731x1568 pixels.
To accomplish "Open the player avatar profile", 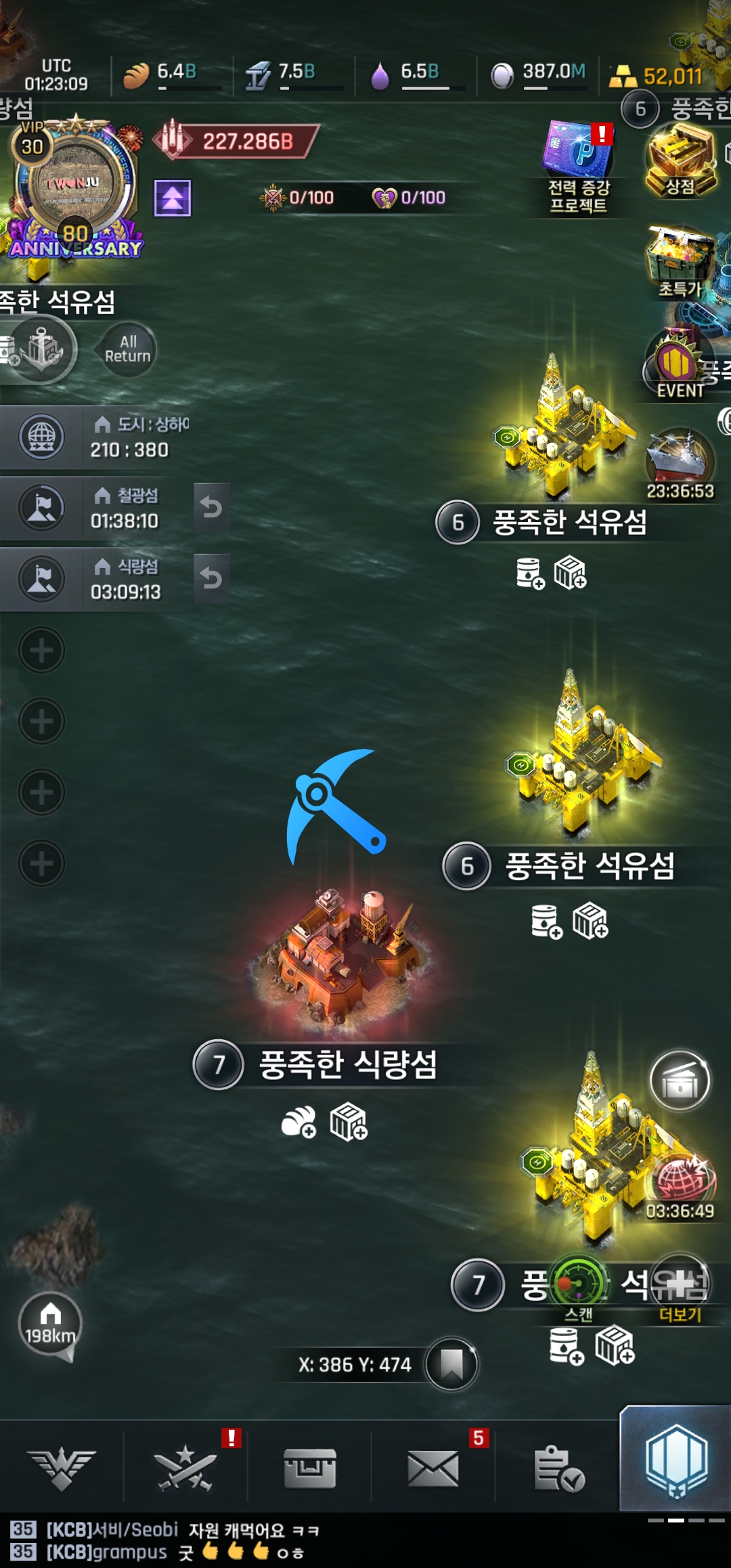I will point(74,184).
